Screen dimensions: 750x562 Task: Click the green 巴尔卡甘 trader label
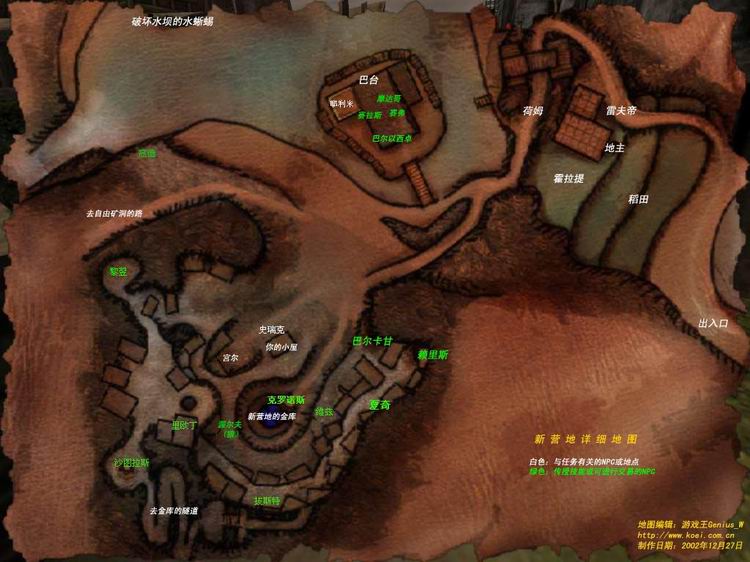click(x=373, y=341)
